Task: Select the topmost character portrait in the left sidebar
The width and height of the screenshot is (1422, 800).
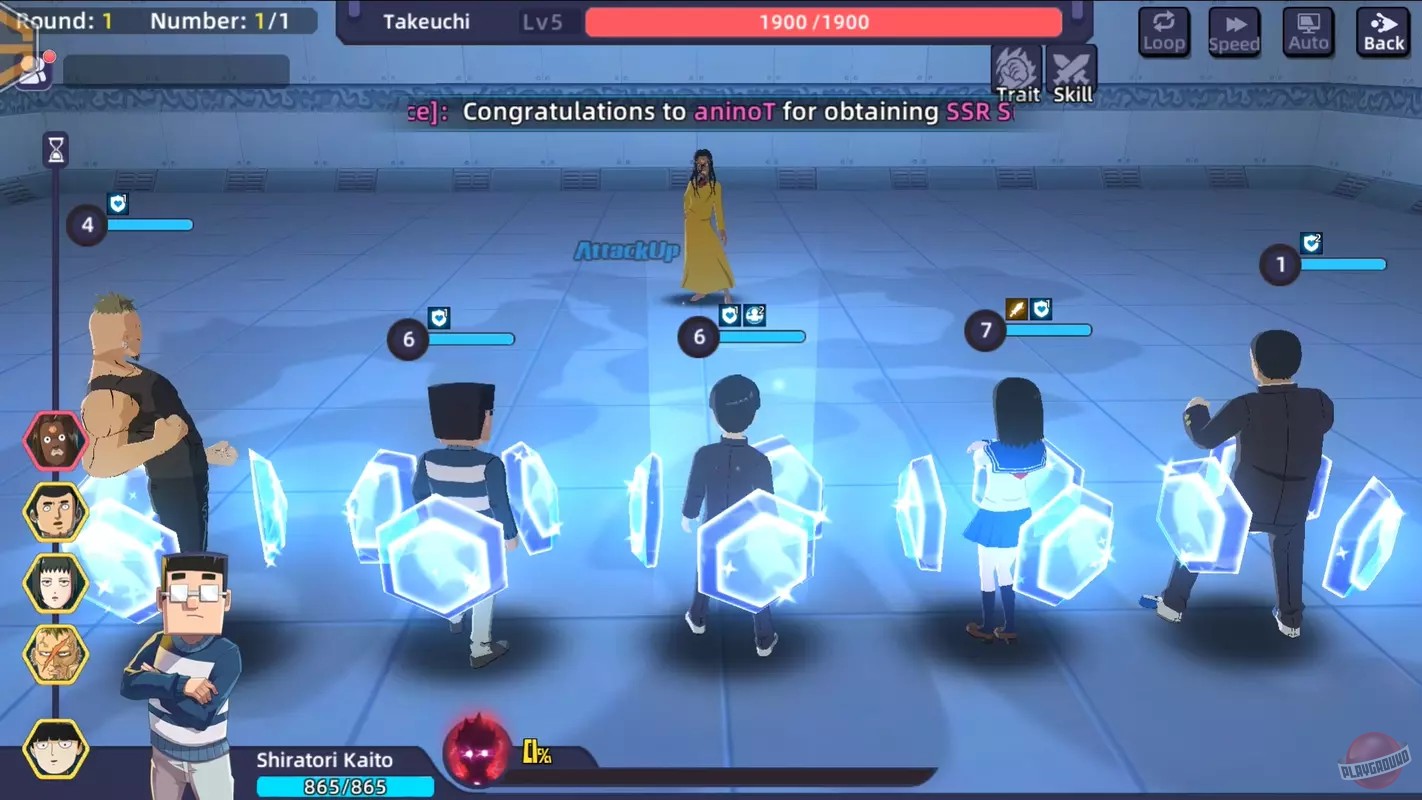Action: pyautogui.click(x=55, y=440)
